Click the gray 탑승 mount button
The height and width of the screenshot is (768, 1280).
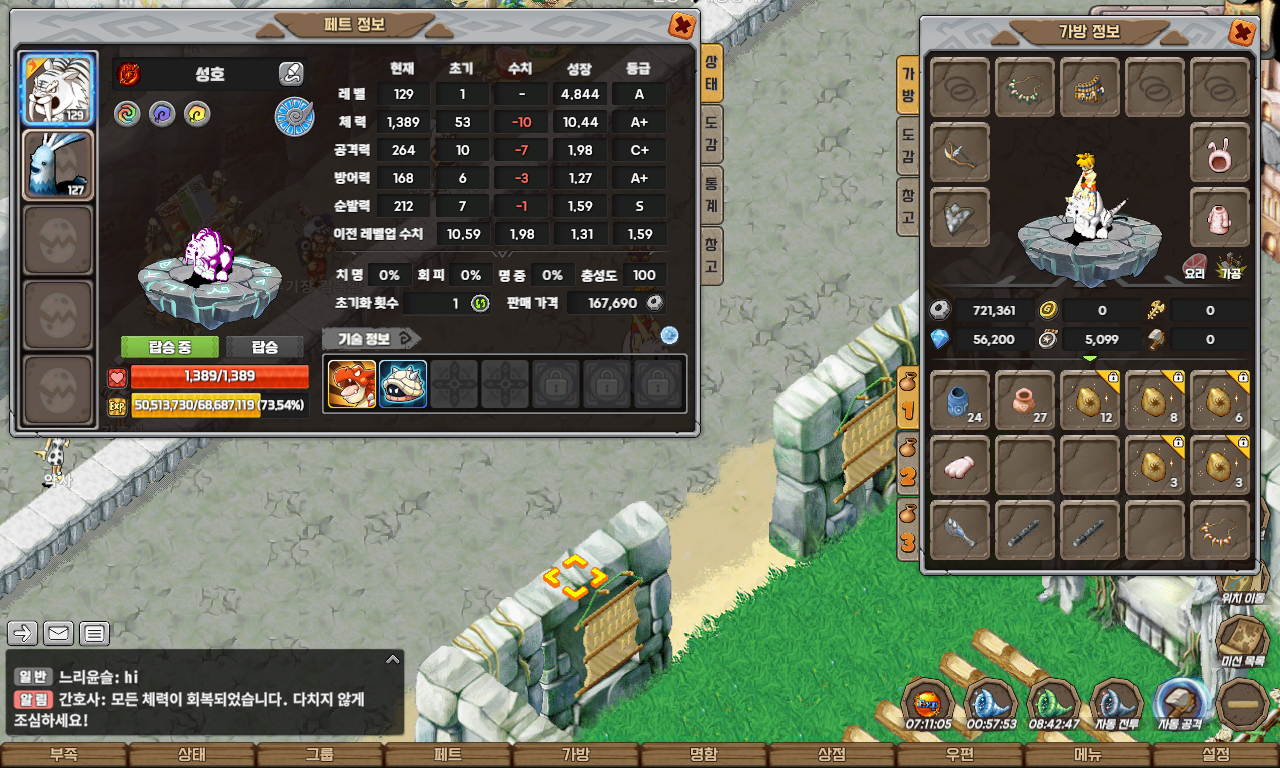(264, 347)
